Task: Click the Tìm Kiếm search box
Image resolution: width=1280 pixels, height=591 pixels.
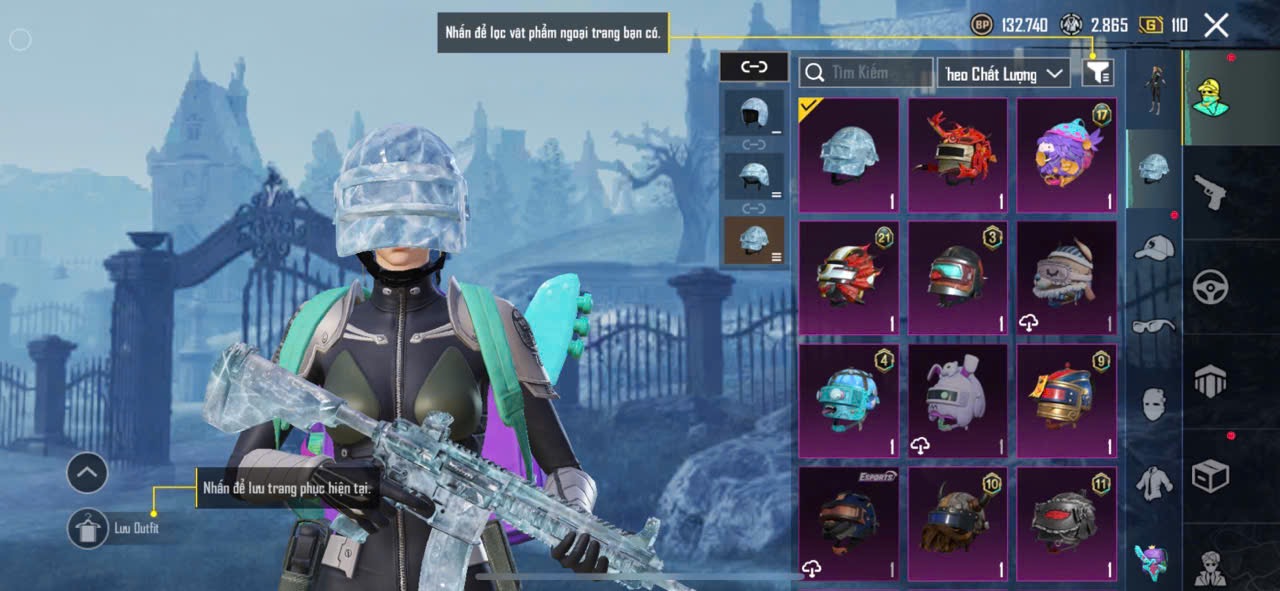Action: [866, 73]
